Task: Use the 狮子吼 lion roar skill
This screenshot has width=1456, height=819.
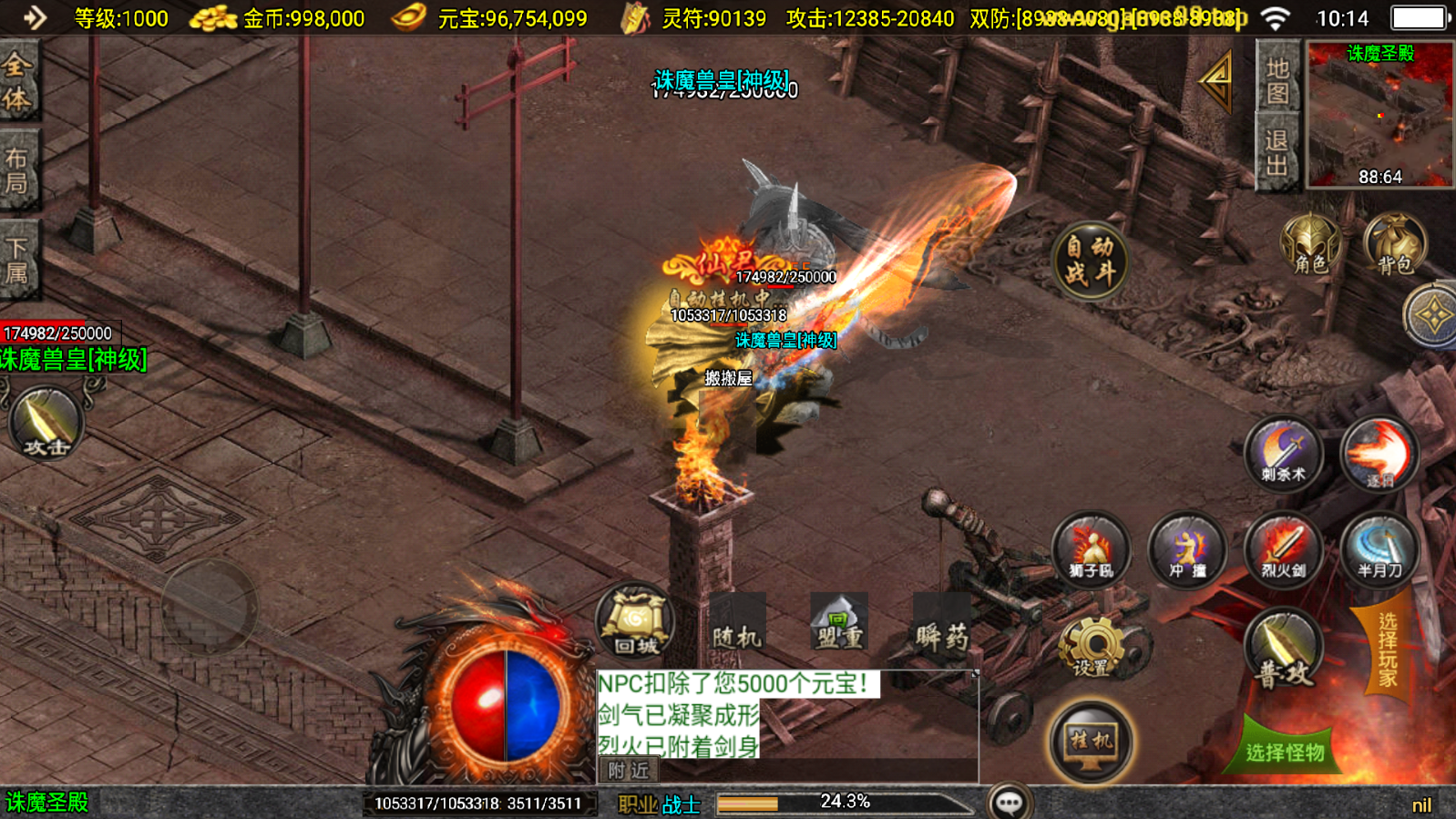Action: [x=1091, y=550]
